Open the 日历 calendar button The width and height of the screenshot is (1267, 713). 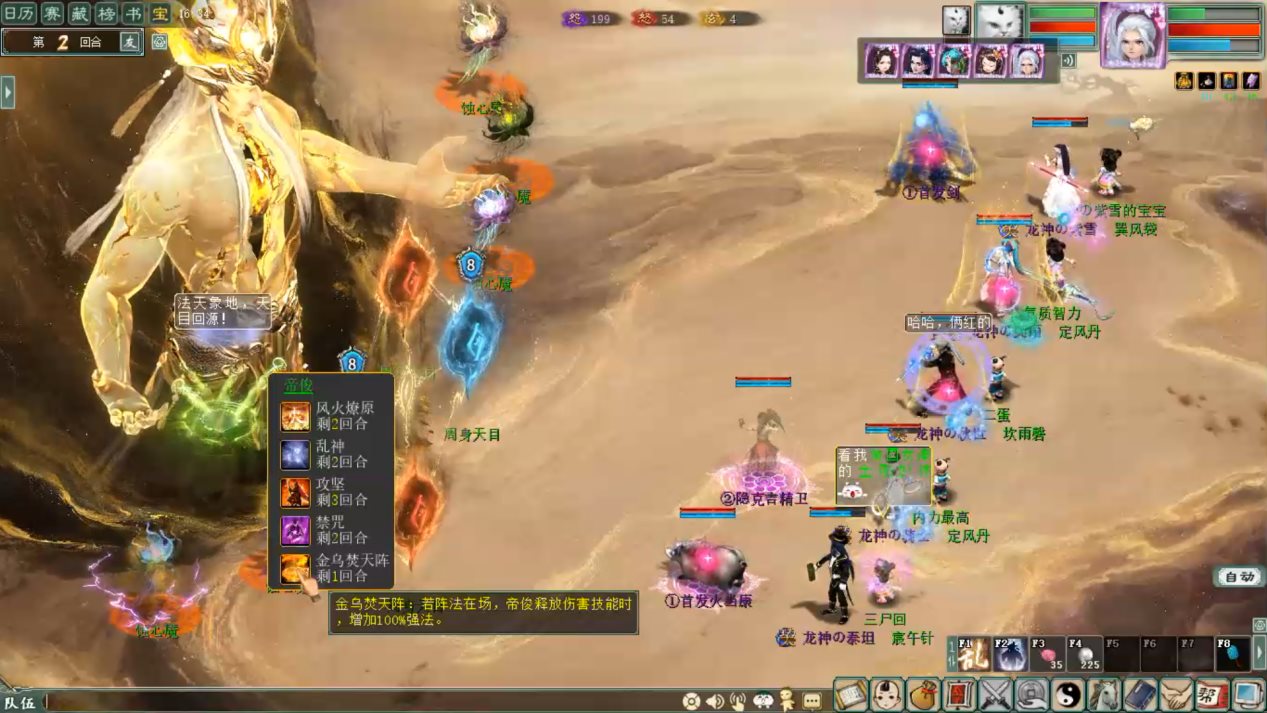point(20,13)
